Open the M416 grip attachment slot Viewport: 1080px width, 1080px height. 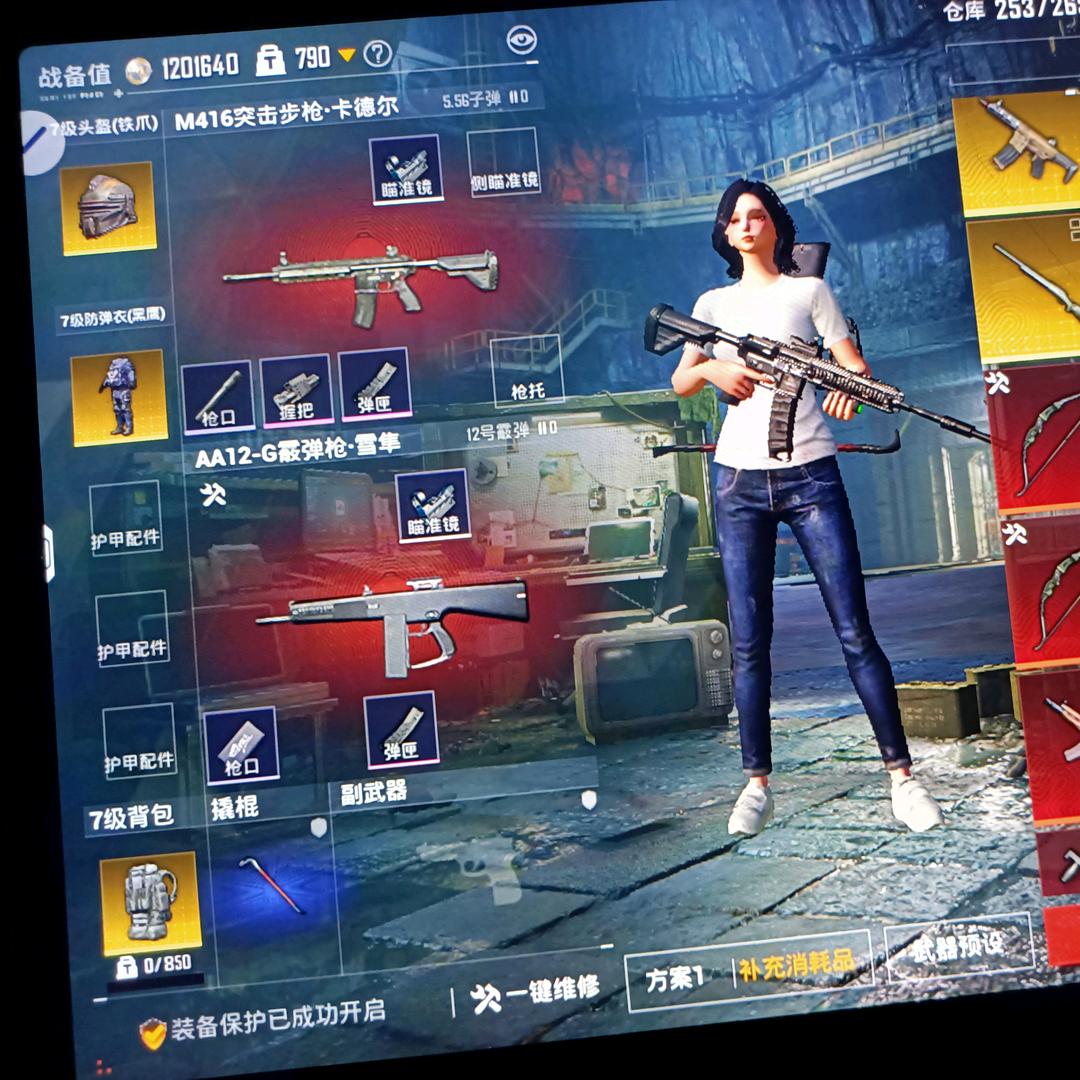click(x=295, y=391)
